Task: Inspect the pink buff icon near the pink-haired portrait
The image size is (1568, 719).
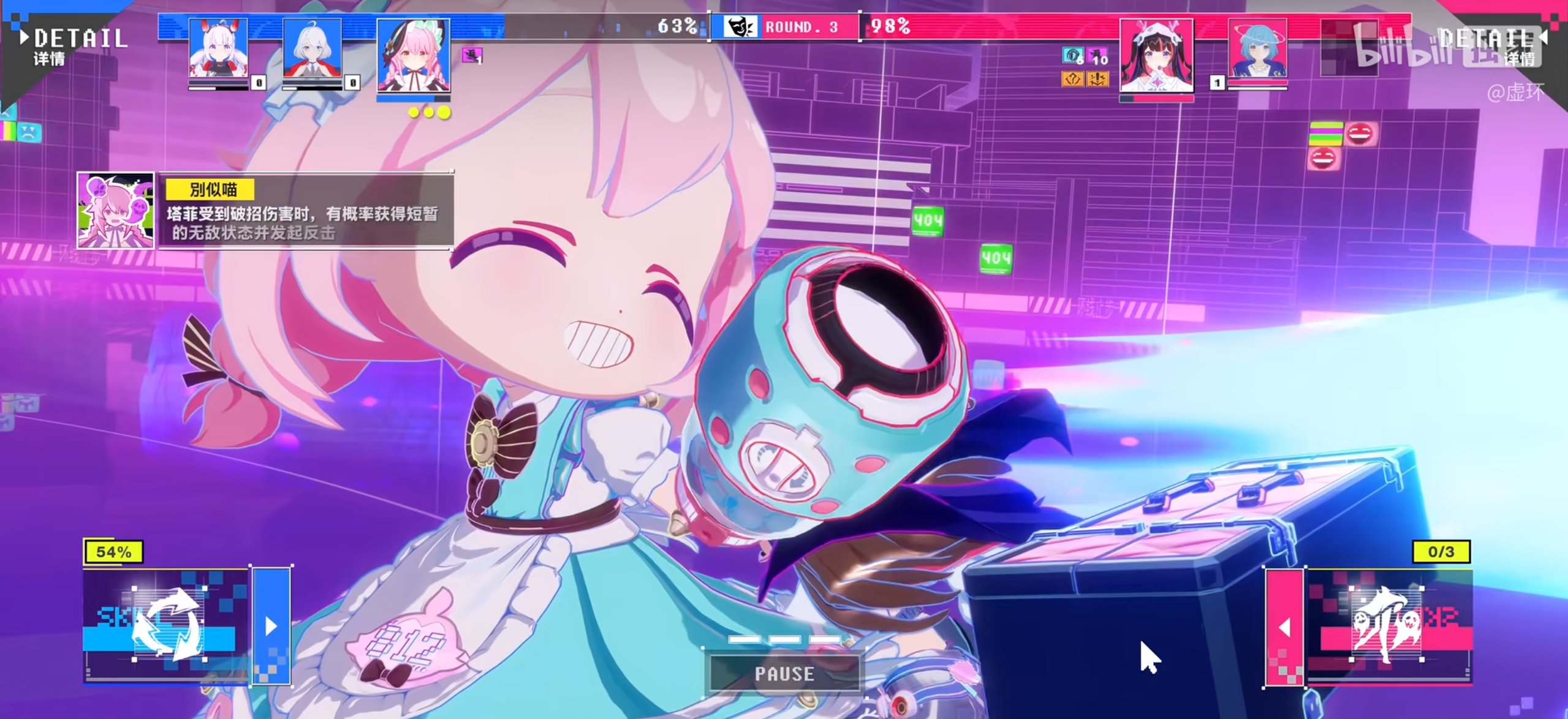Action: tap(472, 56)
